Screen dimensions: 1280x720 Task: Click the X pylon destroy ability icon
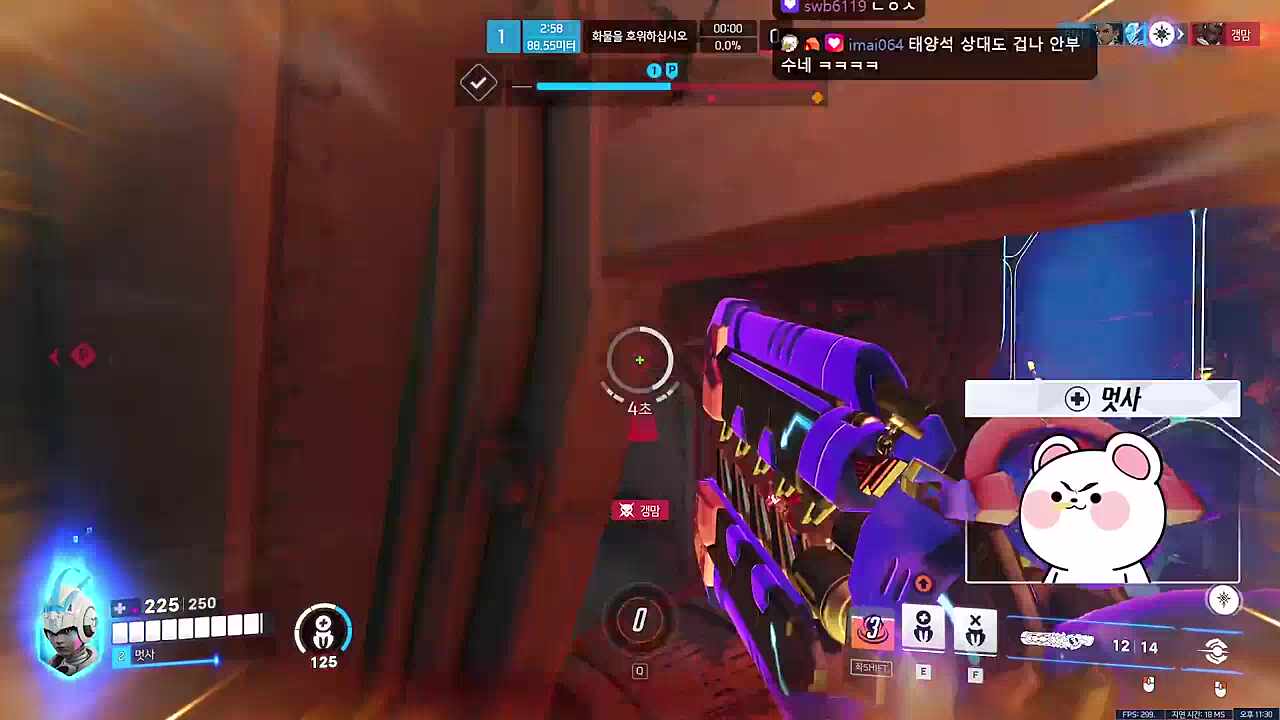pos(975,628)
